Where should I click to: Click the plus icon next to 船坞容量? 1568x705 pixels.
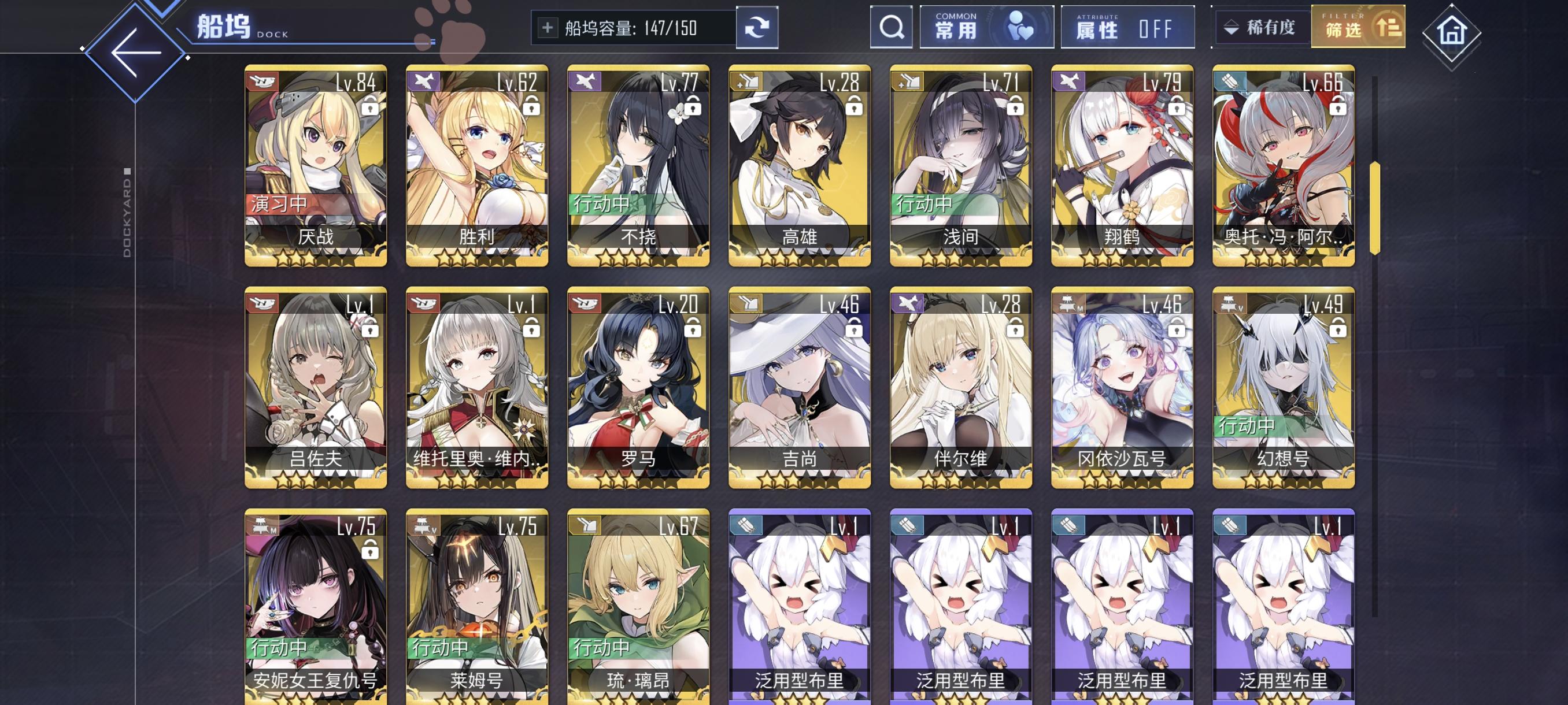coord(549,27)
